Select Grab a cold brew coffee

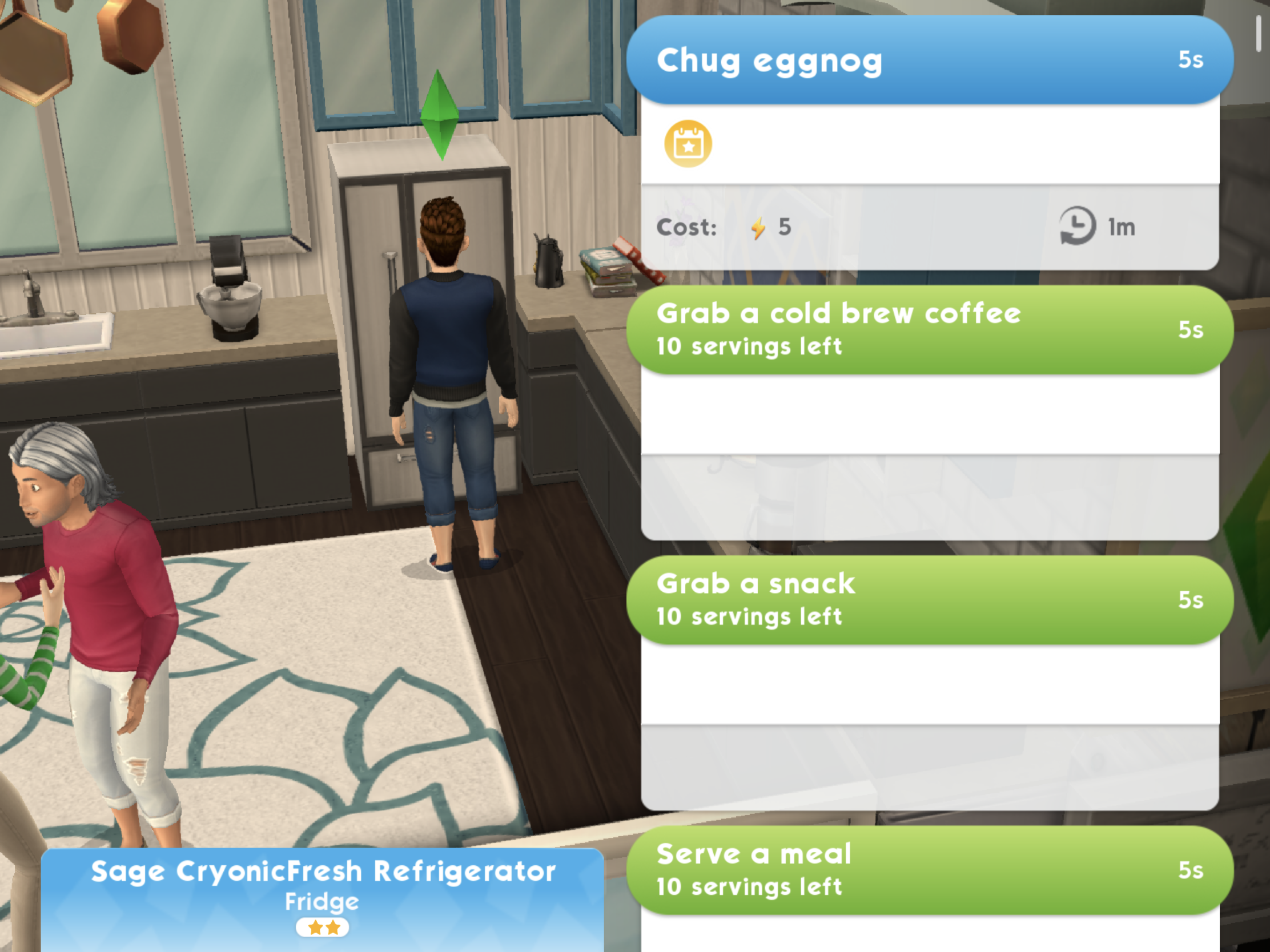tap(929, 330)
